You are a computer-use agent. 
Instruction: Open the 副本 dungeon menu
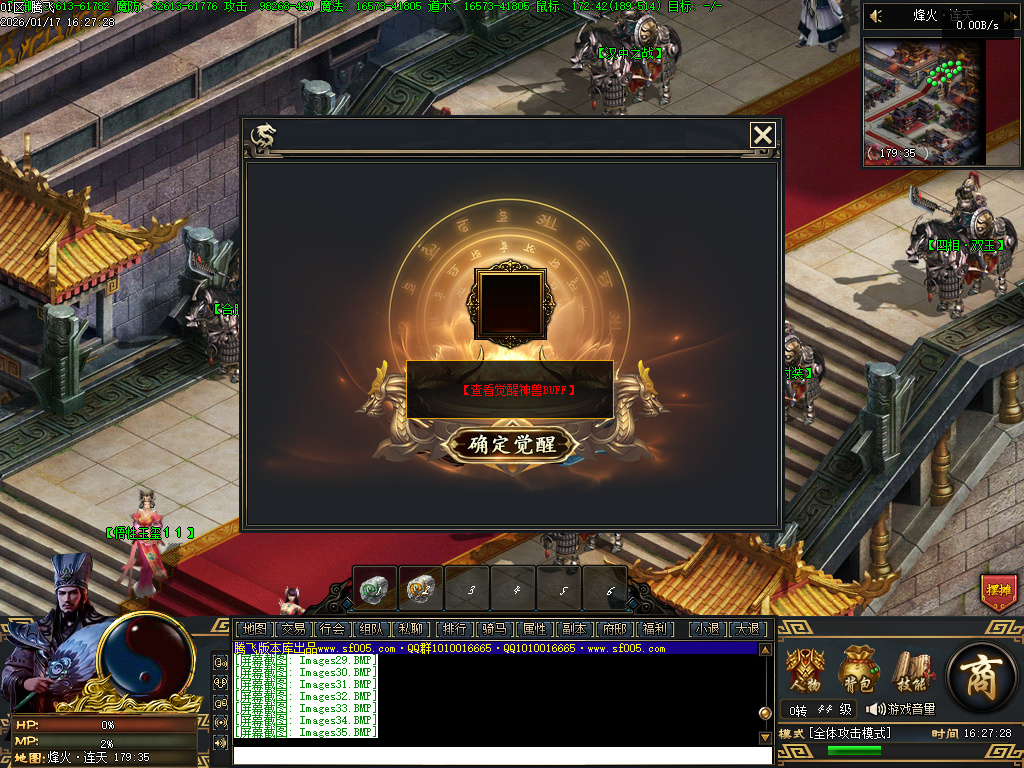[x=574, y=629]
